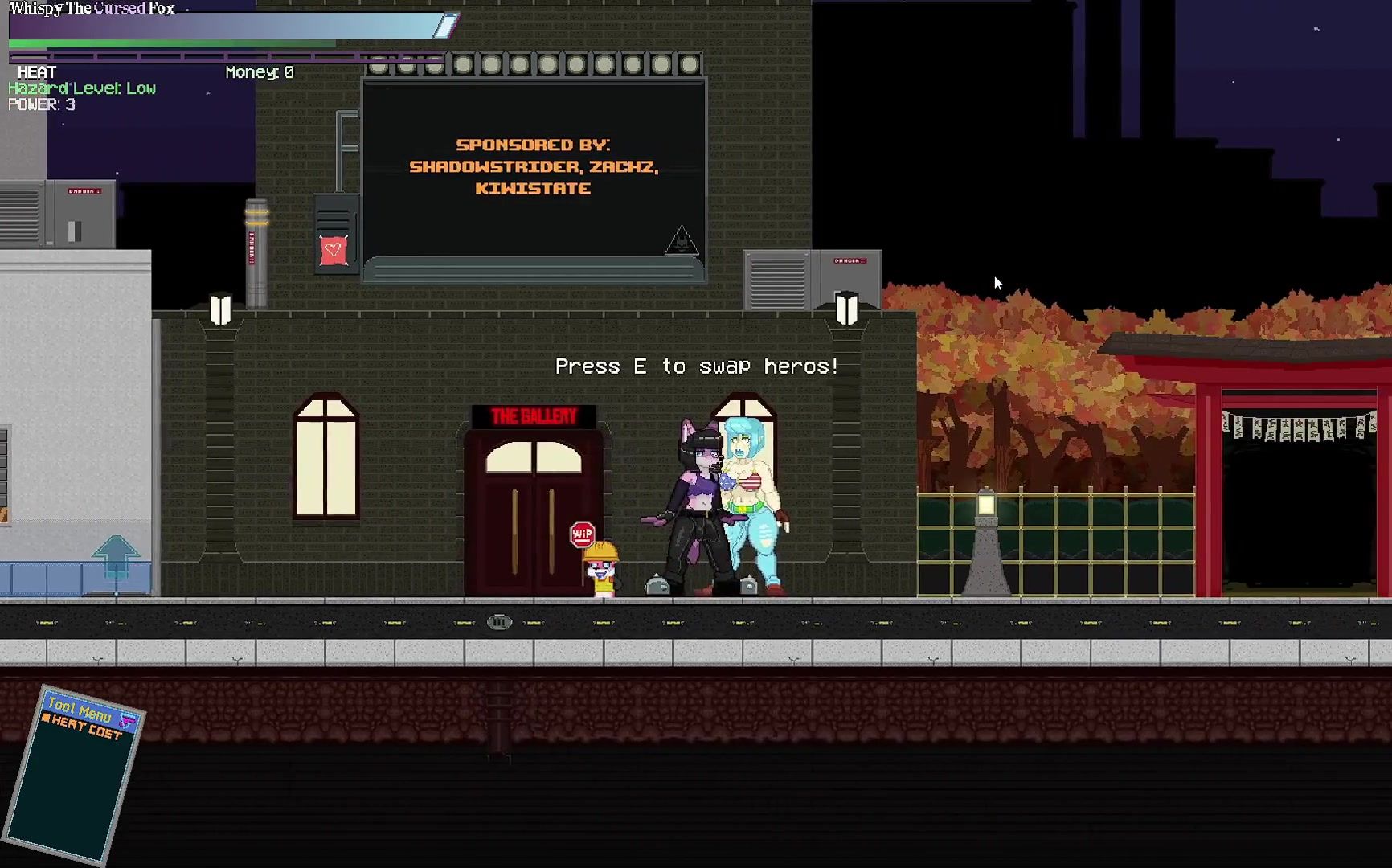The width and height of the screenshot is (1392, 868).
Task: Click the pink gun icon on Tool Menu
Action: [x=128, y=719]
